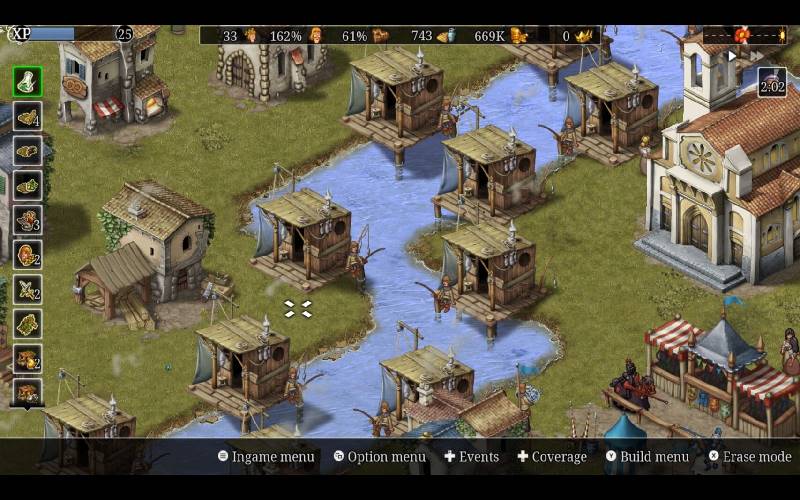Open the Build menu

(x=646, y=457)
